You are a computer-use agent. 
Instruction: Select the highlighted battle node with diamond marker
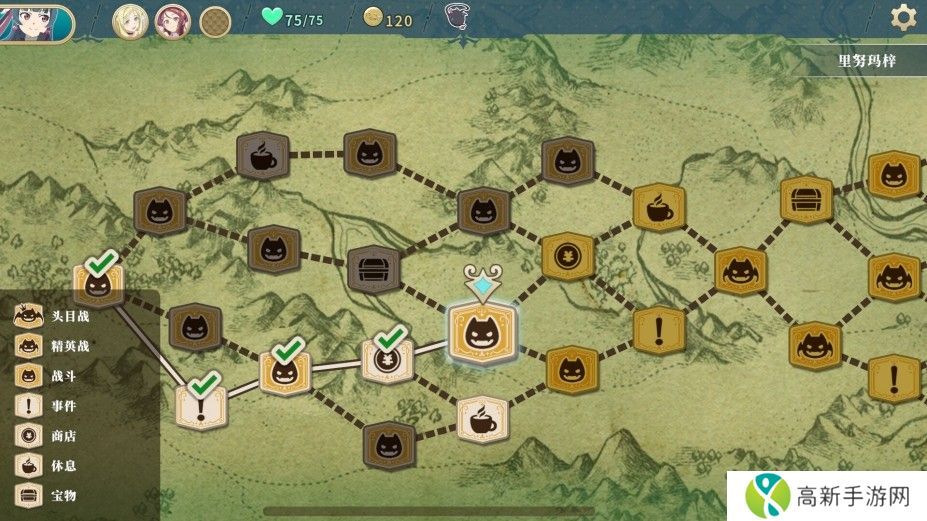(482, 334)
